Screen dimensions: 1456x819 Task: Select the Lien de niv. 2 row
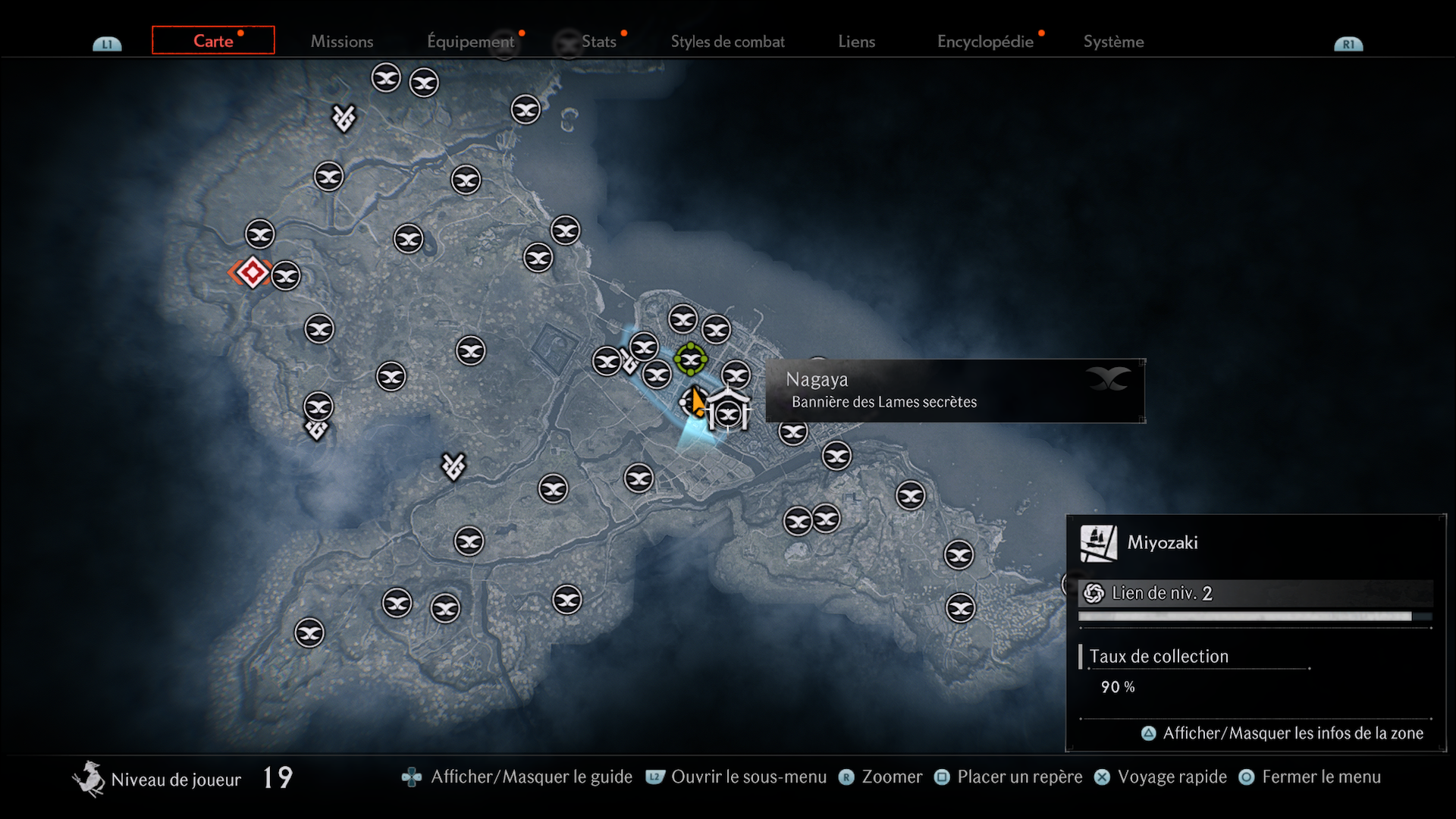[x=1255, y=593]
